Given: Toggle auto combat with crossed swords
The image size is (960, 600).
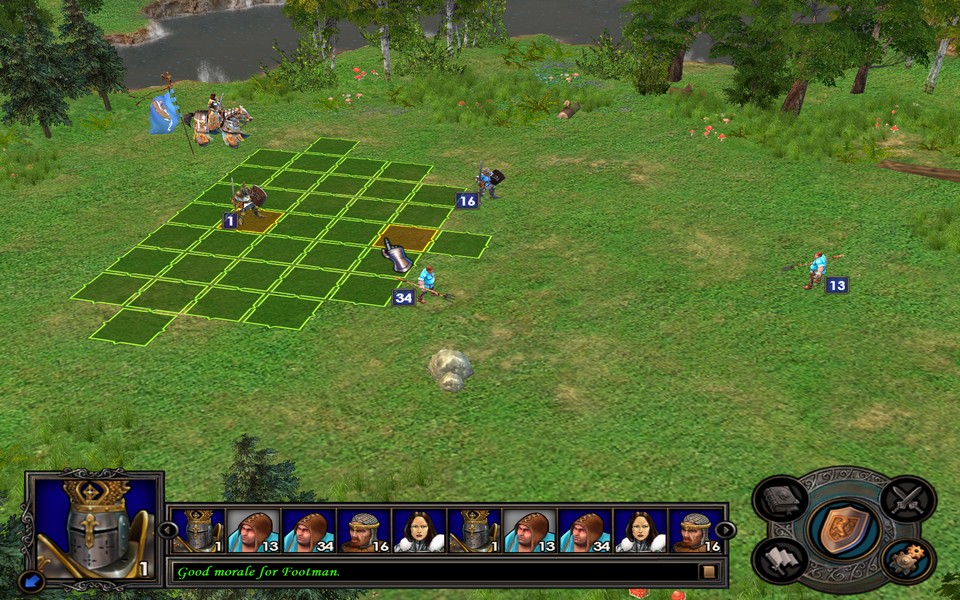Looking at the screenshot, I should [908, 497].
